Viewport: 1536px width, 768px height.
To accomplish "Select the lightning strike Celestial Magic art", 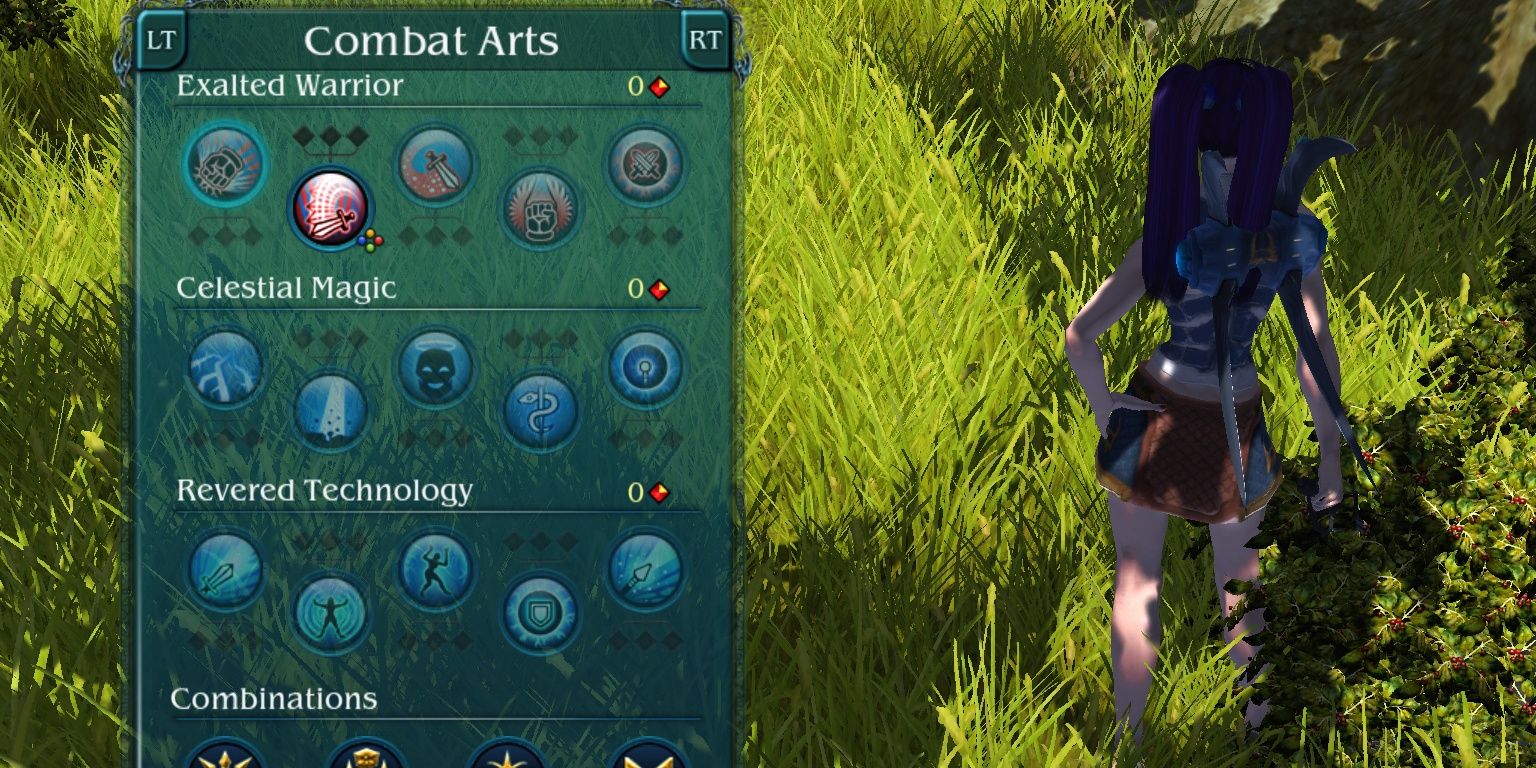I will [x=226, y=367].
